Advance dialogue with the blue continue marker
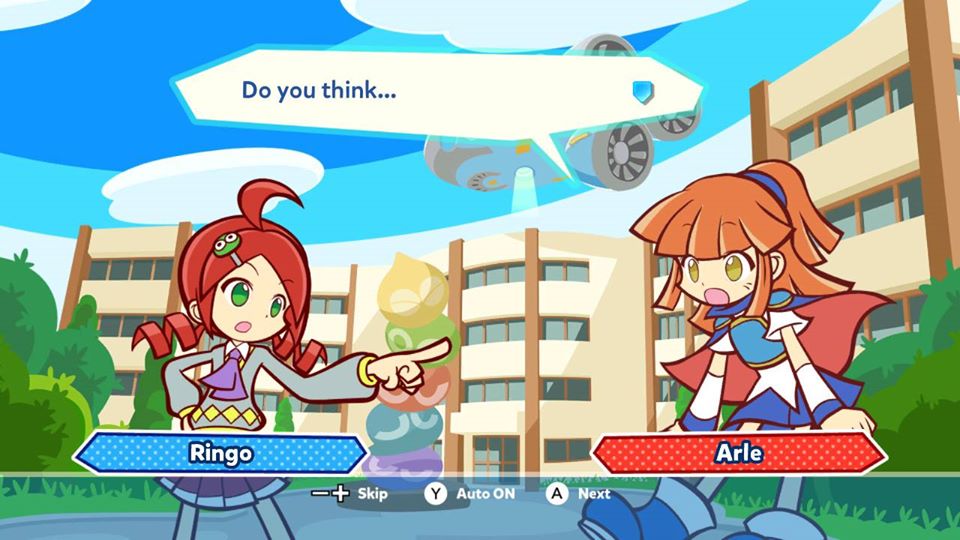The image size is (960, 540). click(642, 92)
